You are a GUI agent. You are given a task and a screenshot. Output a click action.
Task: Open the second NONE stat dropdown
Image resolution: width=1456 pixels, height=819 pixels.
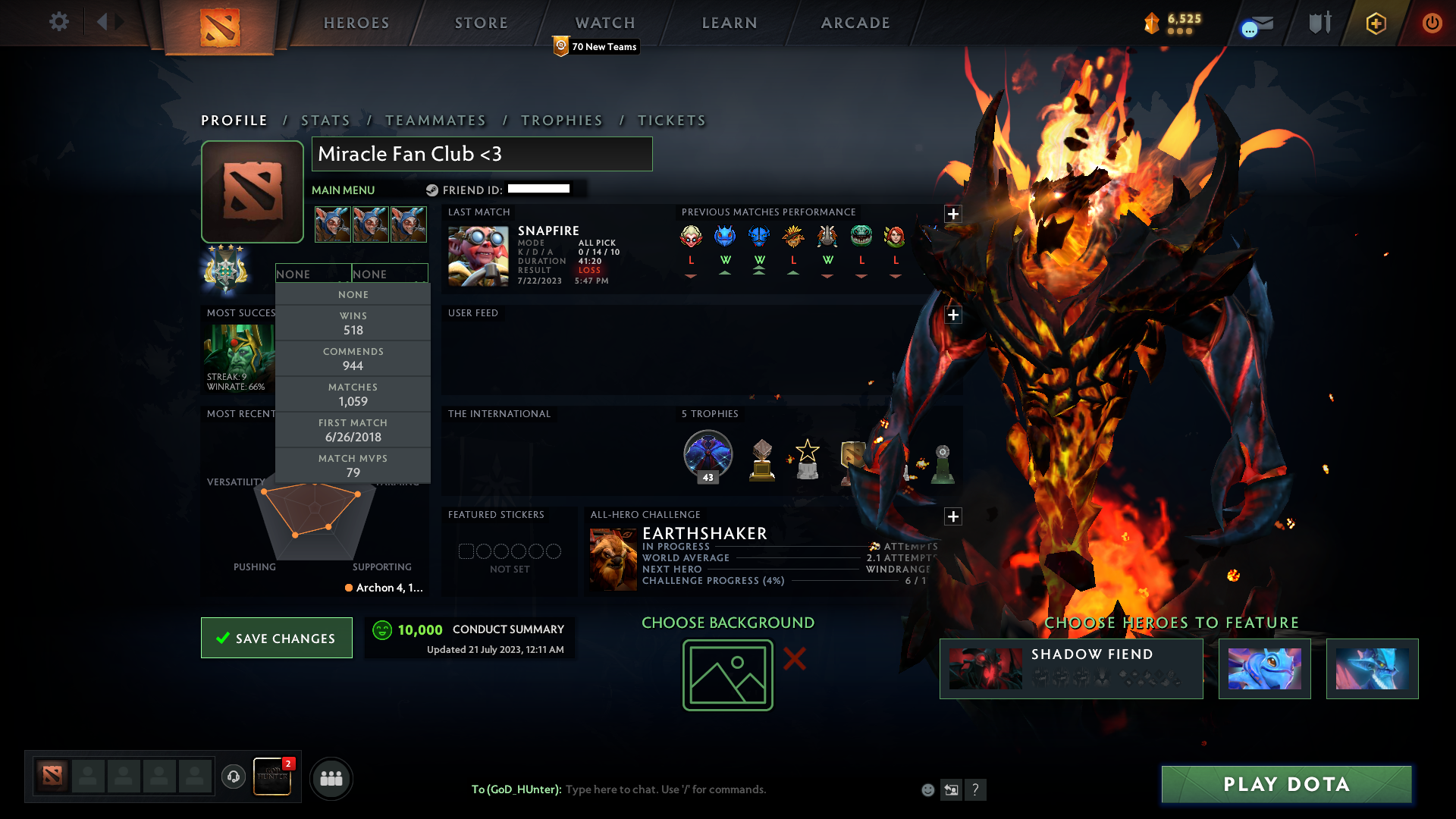click(390, 274)
